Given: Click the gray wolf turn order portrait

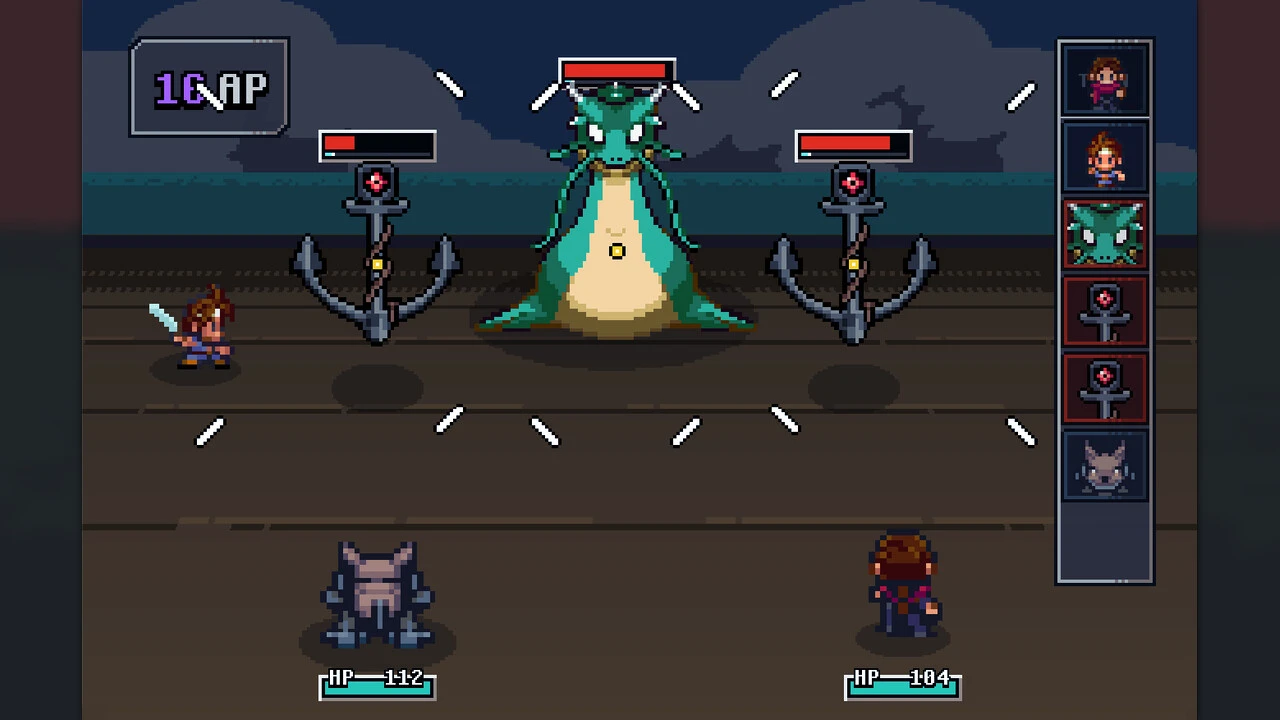Looking at the screenshot, I should (x=1105, y=466).
